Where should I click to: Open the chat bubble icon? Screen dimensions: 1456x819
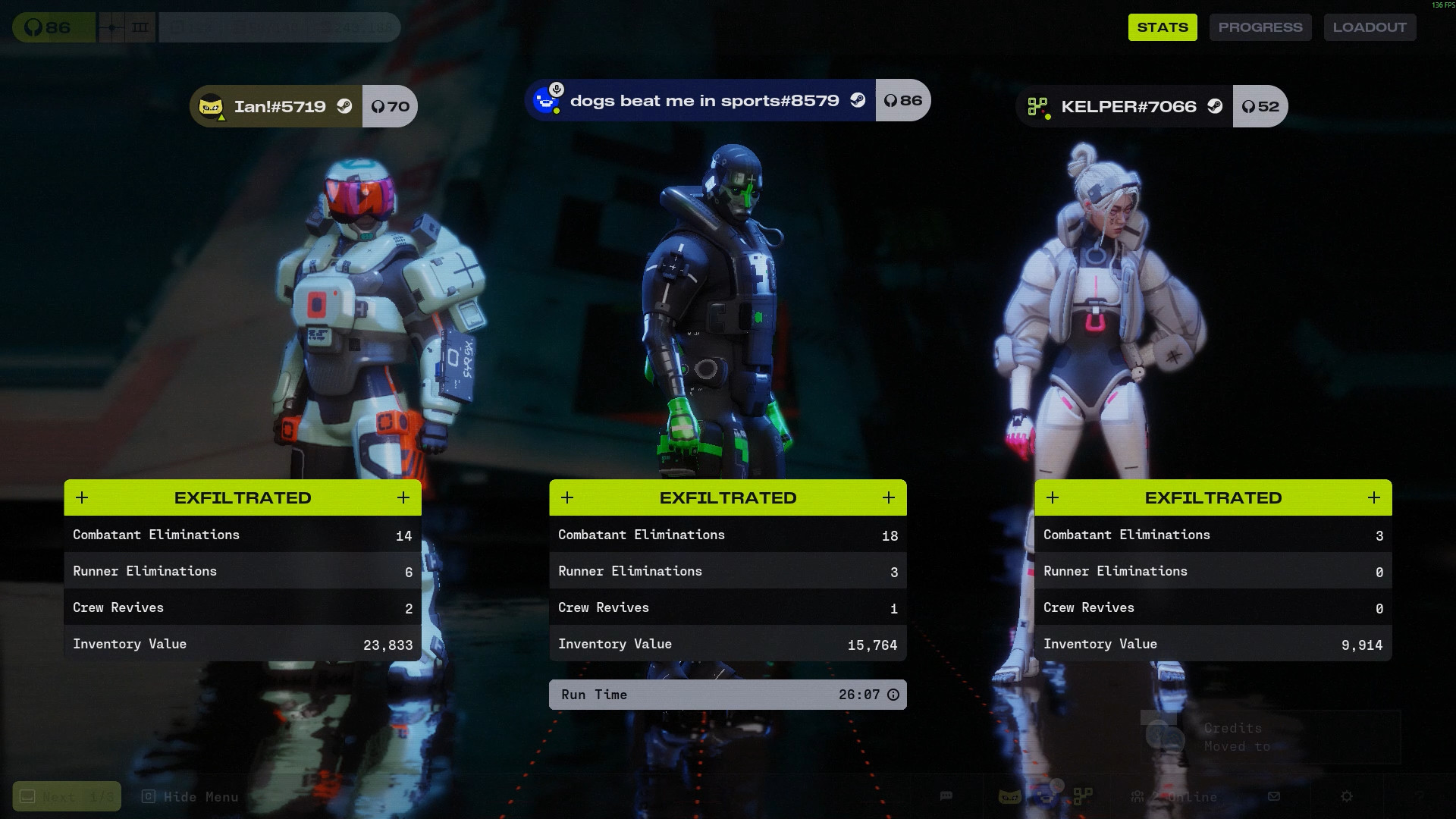(x=946, y=796)
